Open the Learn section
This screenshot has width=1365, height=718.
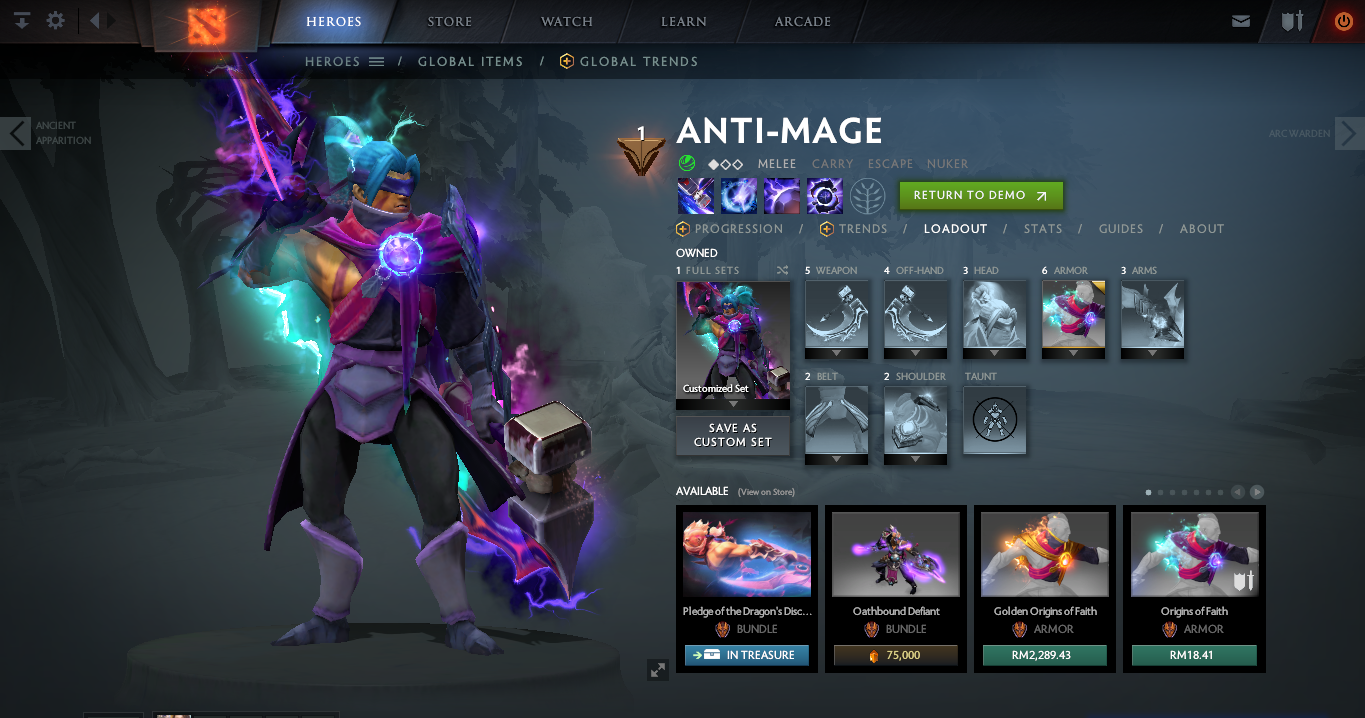684,22
